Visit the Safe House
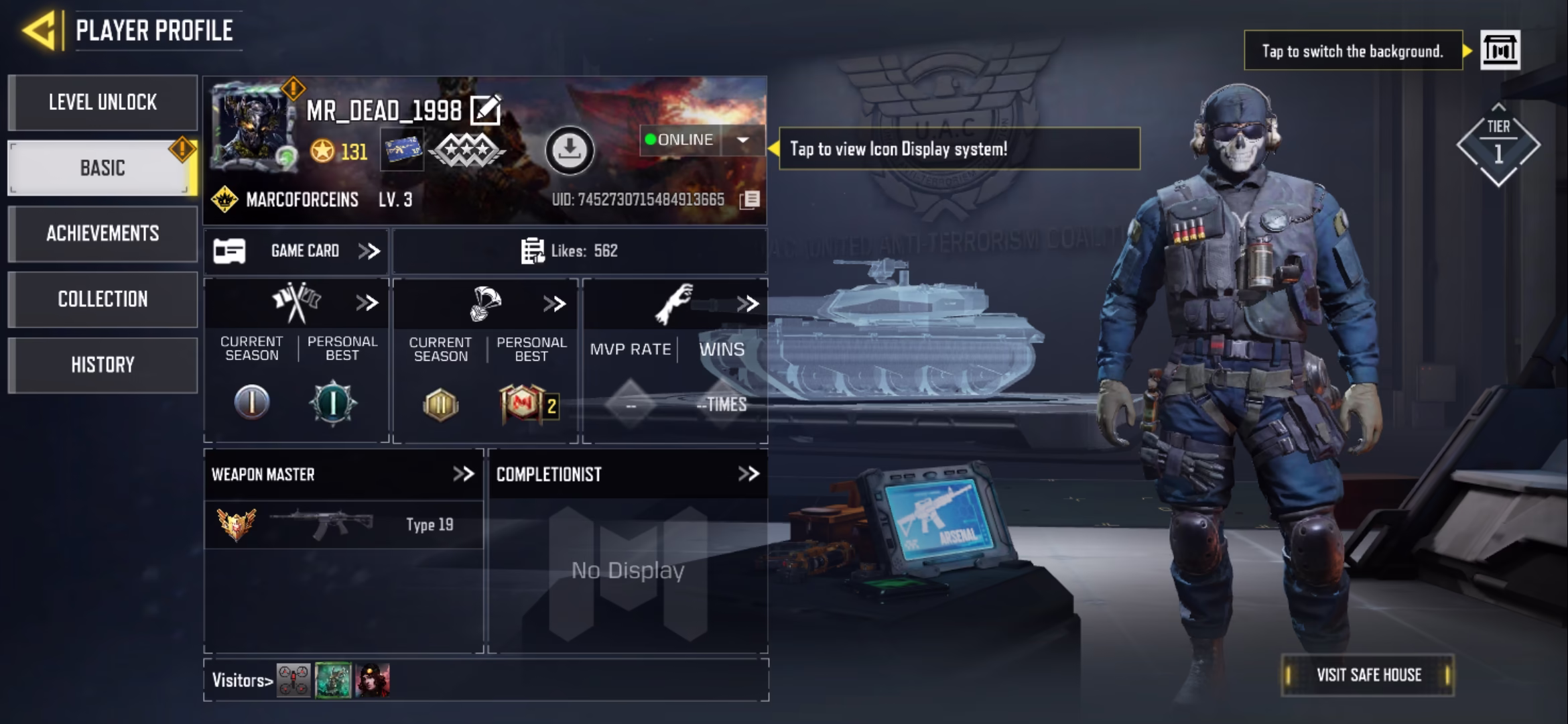Screen dimensions: 1568x724 [x=1368, y=675]
